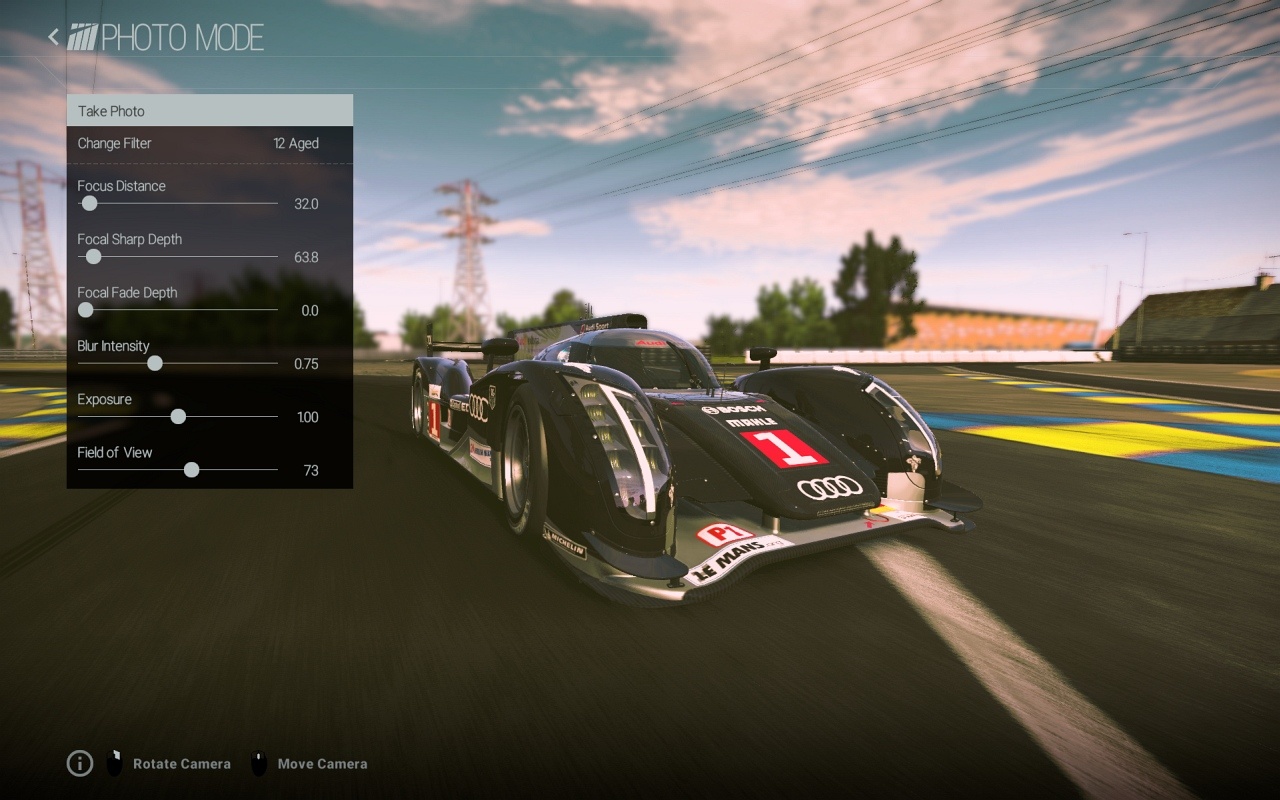Image resolution: width=1280 pixels, height=800 pixels.
Task: Click the Blur Intensity slider handle
Action: point(155,363)
